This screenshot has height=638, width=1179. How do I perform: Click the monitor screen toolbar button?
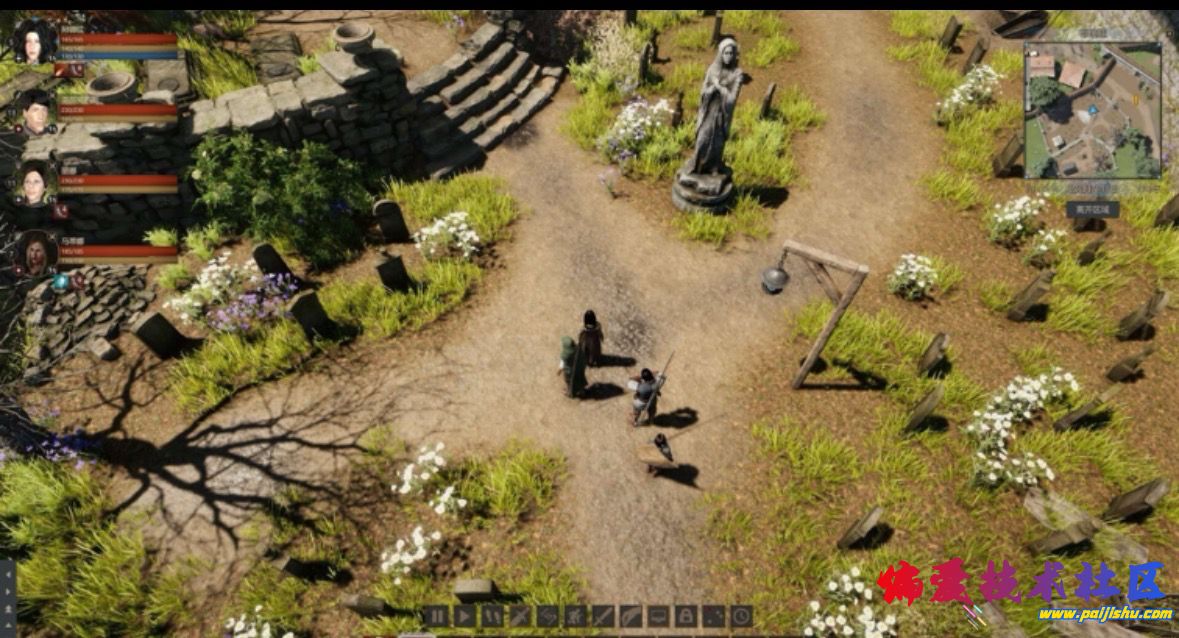click(658, 616)
